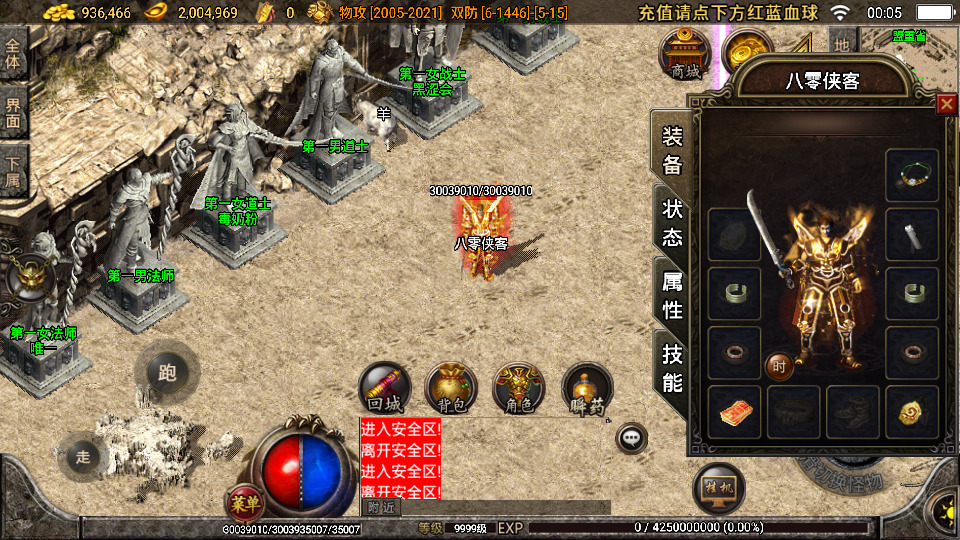Screen dimensions: 960x540
Task: Select the 装备 equipment tab
Action: click(671, 150)
